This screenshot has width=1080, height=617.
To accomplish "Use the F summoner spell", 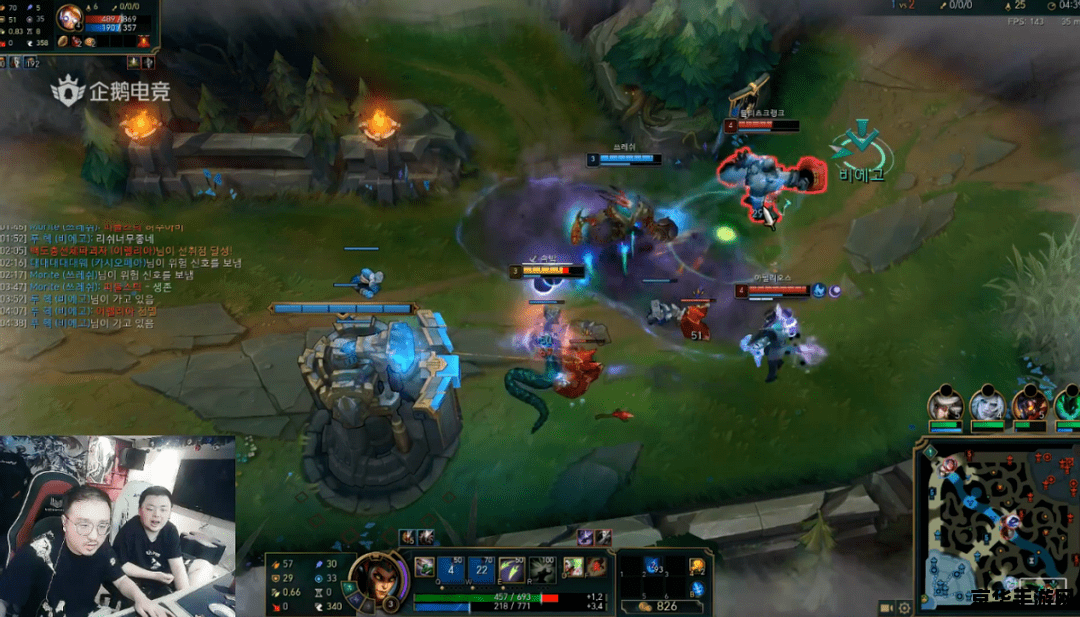I will click(x=596, y=568).
